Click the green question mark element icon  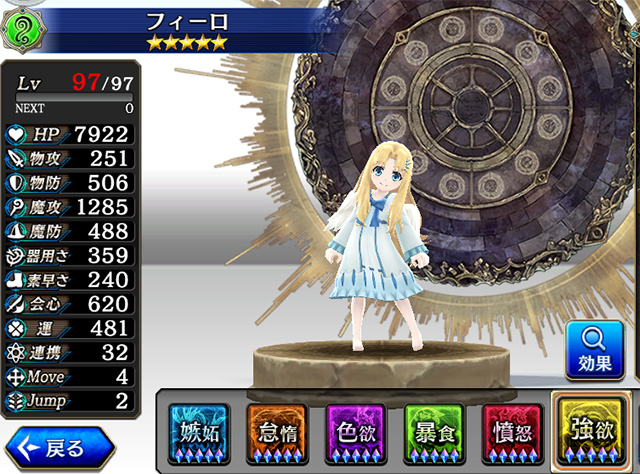(x=21, y=28)
